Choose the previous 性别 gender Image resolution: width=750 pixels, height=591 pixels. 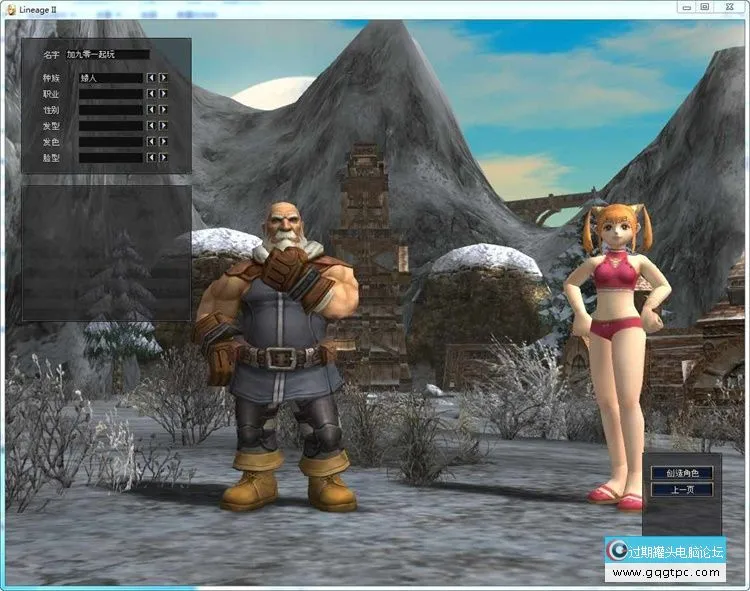point(151,110)
